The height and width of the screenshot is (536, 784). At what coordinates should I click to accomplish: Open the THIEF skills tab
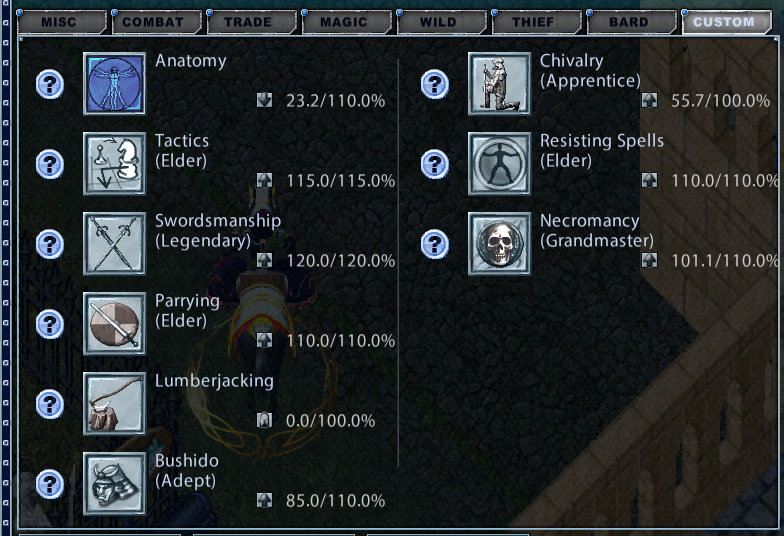click(534, 22)
